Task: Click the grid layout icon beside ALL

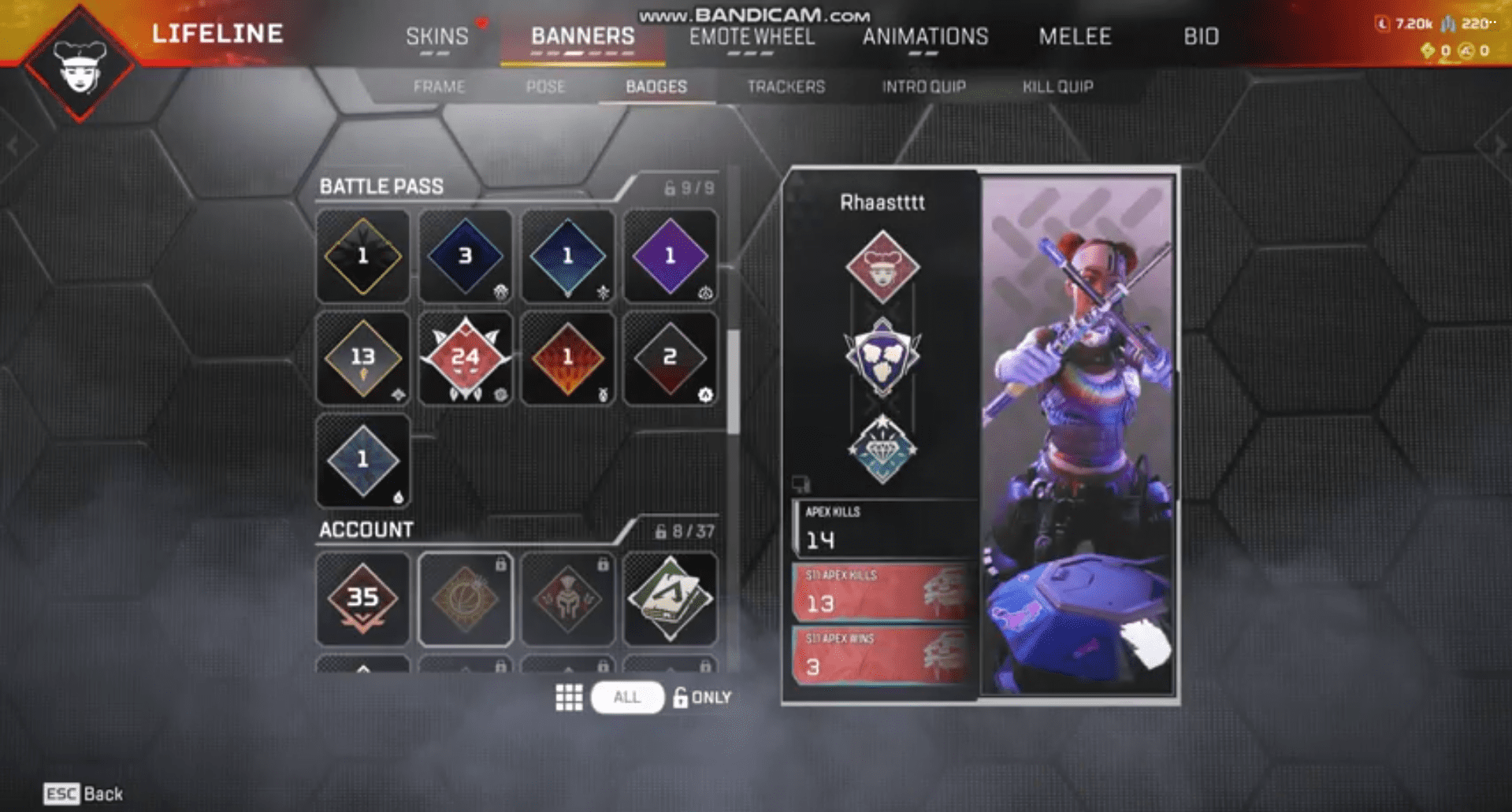Action: click(x=569, y=696)
